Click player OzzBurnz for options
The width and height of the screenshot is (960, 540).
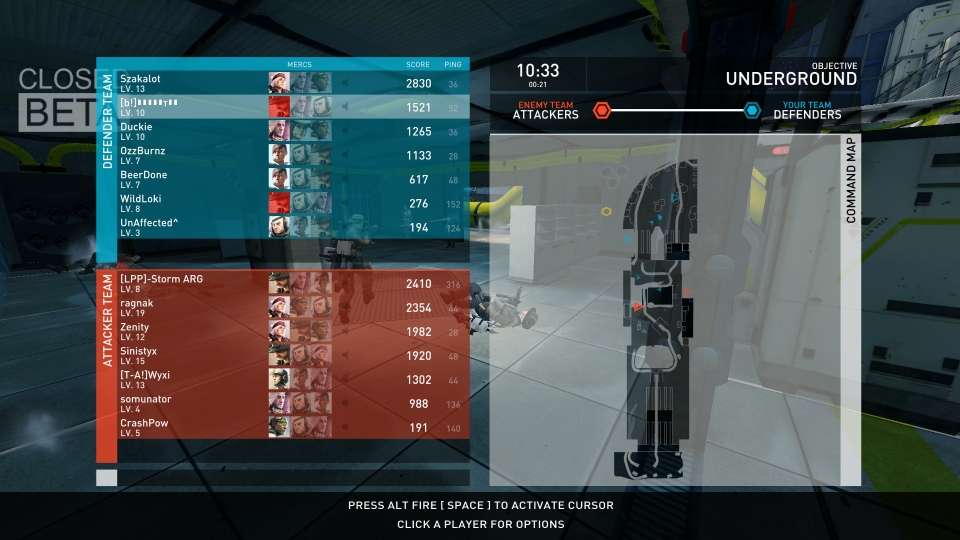tap(143, 155)
